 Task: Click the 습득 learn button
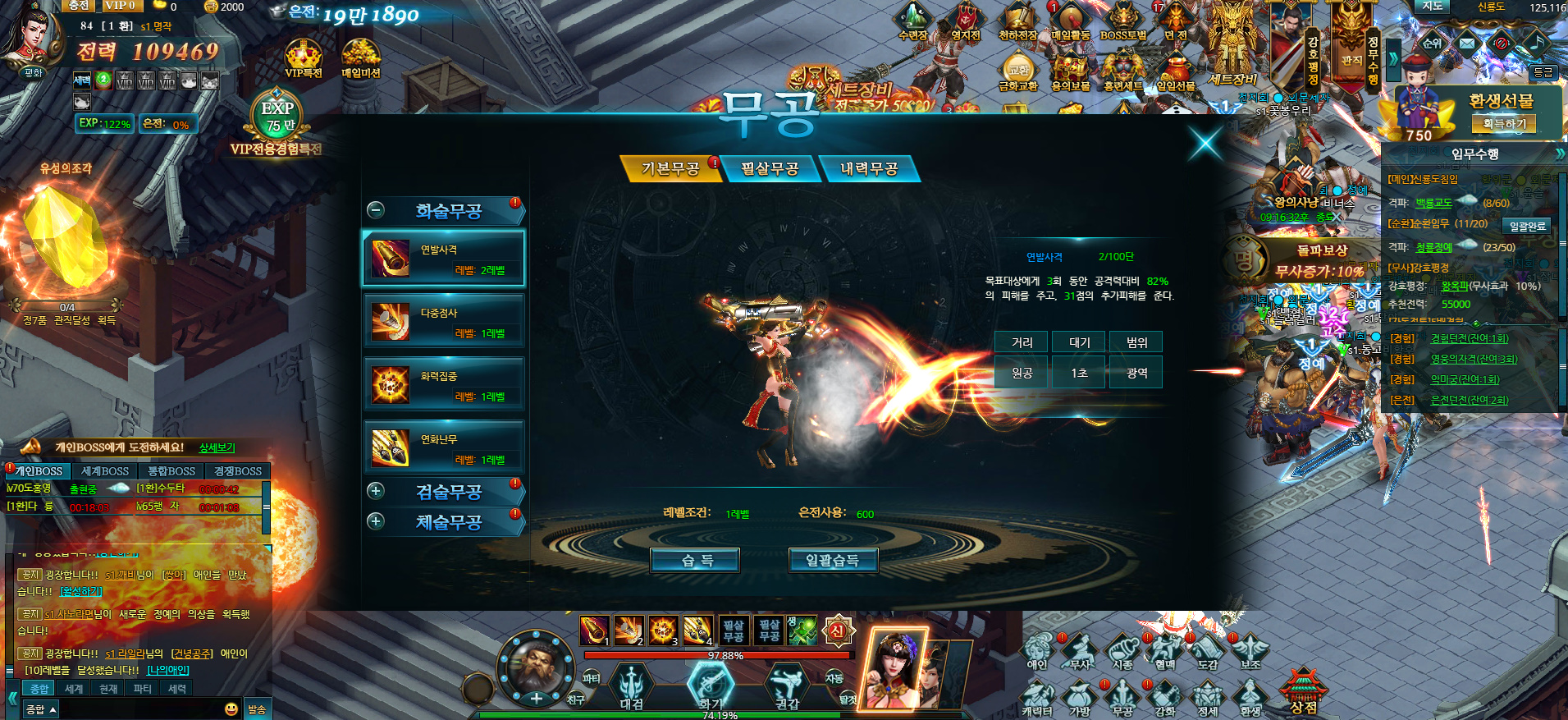pos(696,561)
